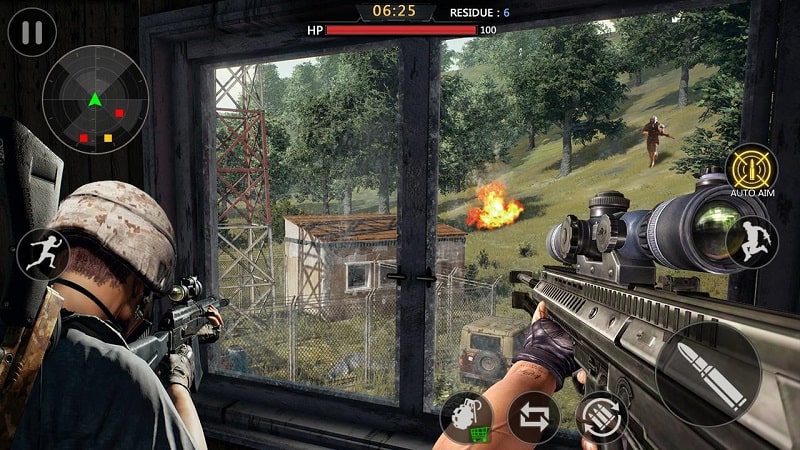Toggle the AUTO AIM button
Image resolution: width=800 pixels, height=450 pixels.
point(751,166)
